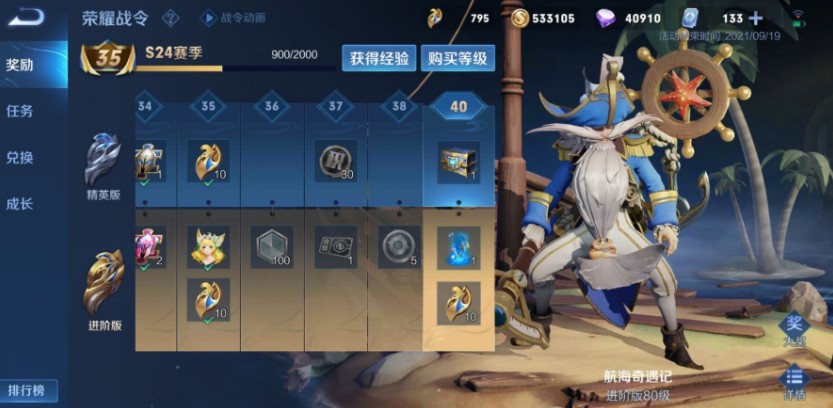833x408 pixels.
Task: Inspect the blonde hero avatar reward
Action: 208,246
